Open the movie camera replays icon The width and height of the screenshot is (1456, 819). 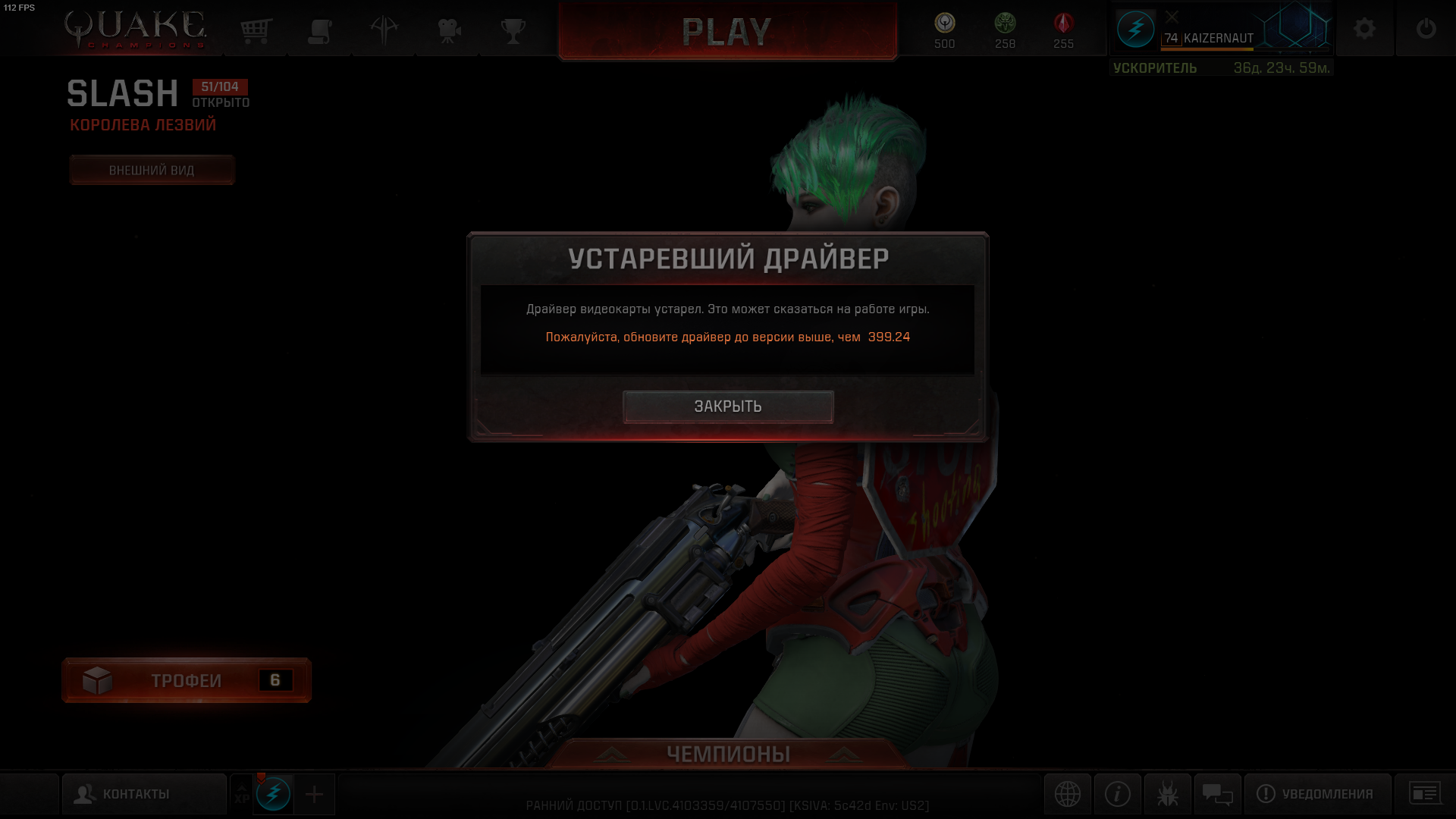click(447, 30)
